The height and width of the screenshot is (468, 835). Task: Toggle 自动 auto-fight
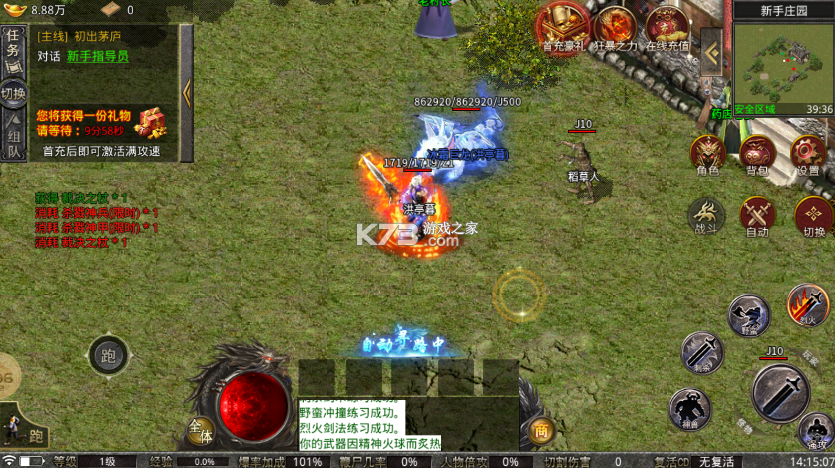pos(758,214)
